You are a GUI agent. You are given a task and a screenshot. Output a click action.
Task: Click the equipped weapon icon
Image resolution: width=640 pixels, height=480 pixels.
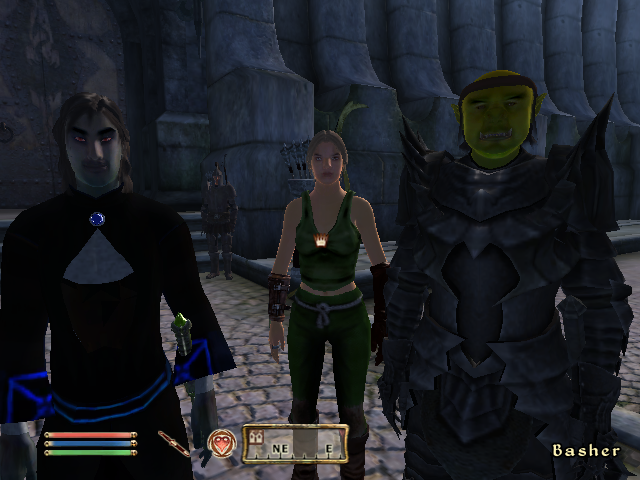tap(173, 443)
